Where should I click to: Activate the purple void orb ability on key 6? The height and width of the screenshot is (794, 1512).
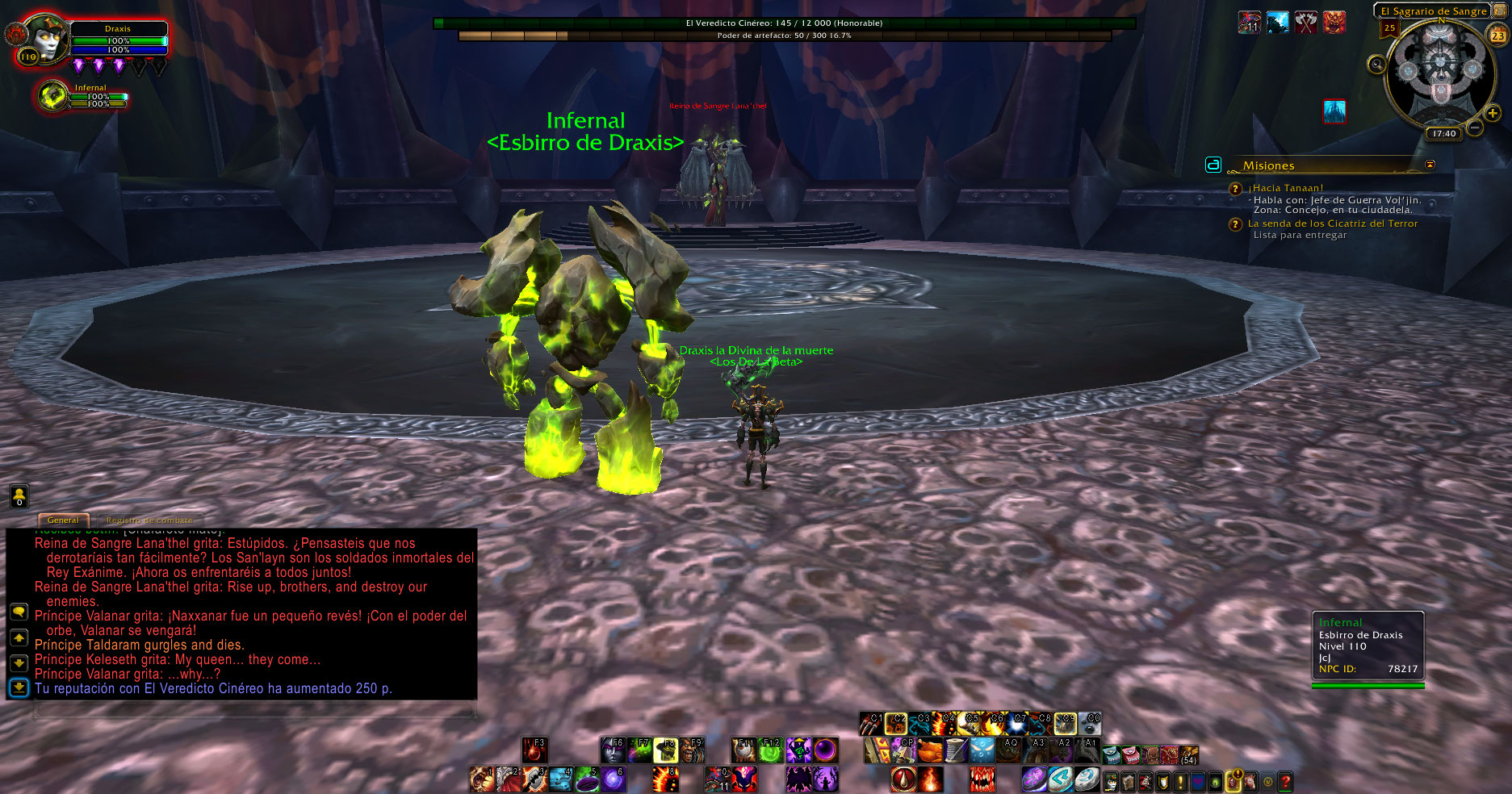614,779
